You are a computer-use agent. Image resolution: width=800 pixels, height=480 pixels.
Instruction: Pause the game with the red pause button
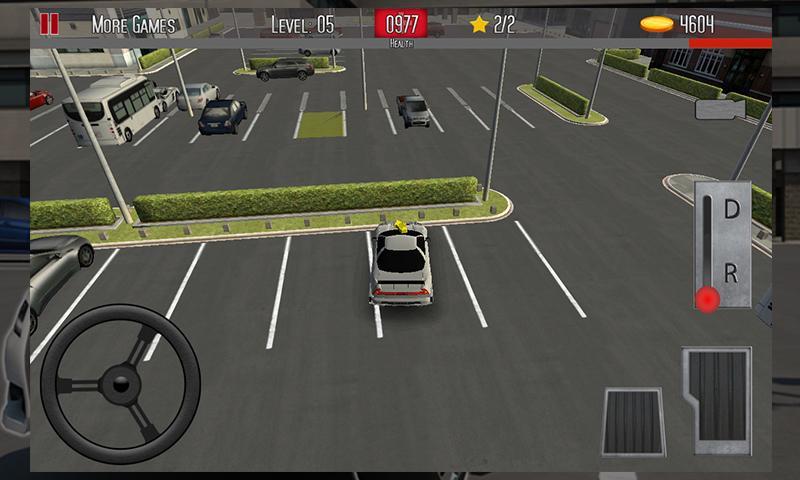pyautogui.click(x=49, y=24)
